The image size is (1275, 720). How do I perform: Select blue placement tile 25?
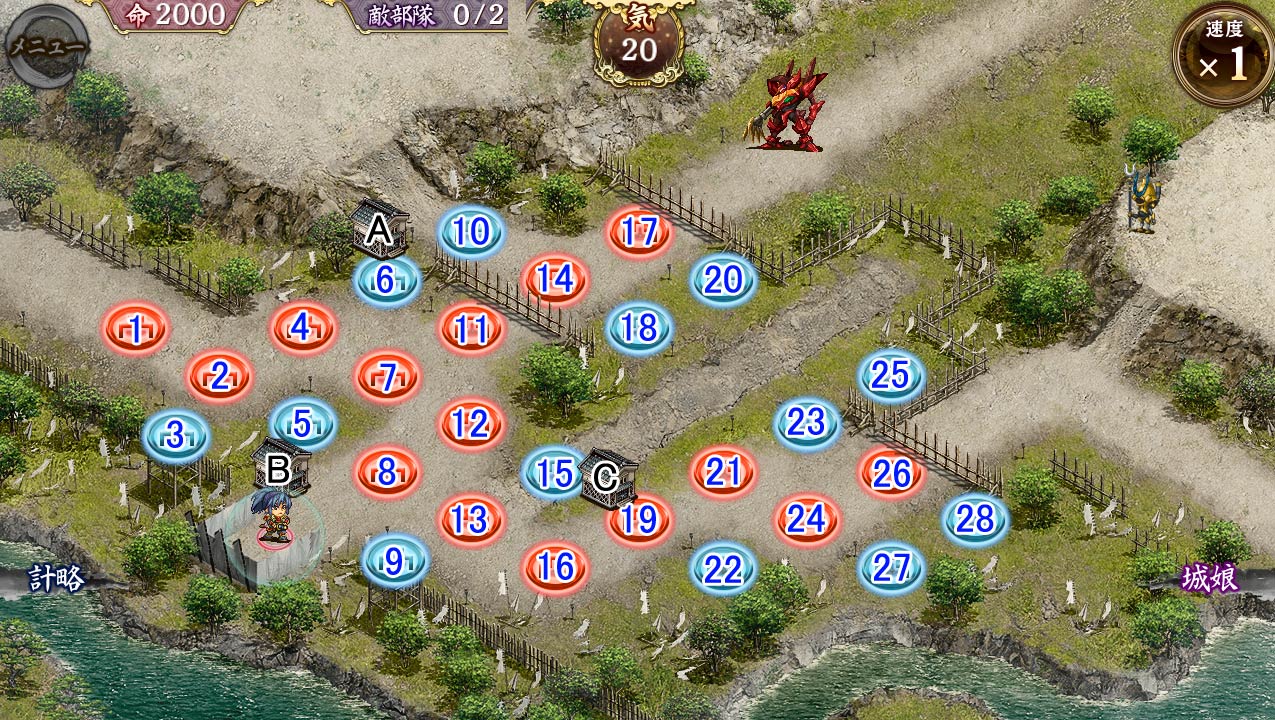coord(891,376)
